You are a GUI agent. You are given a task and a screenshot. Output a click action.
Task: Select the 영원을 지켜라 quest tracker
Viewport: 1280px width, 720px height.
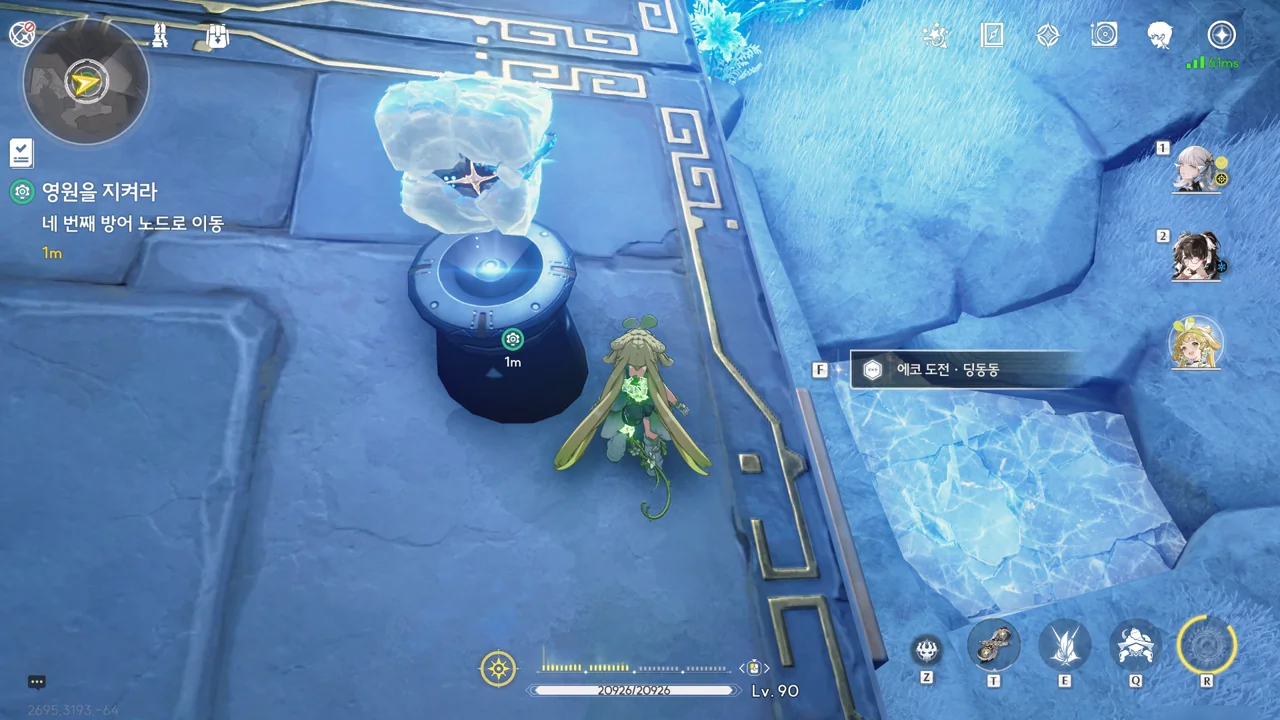98,192
